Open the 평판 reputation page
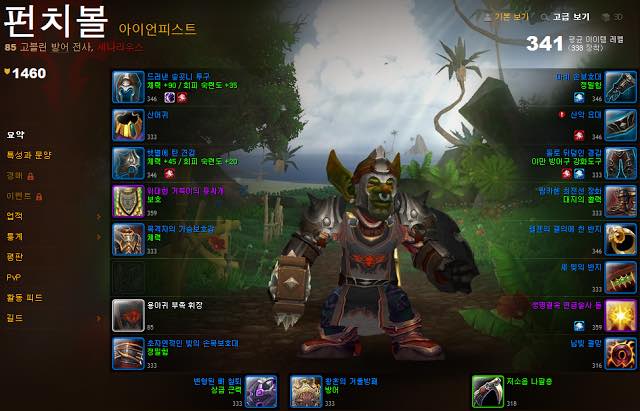 [x=15, y=257]
